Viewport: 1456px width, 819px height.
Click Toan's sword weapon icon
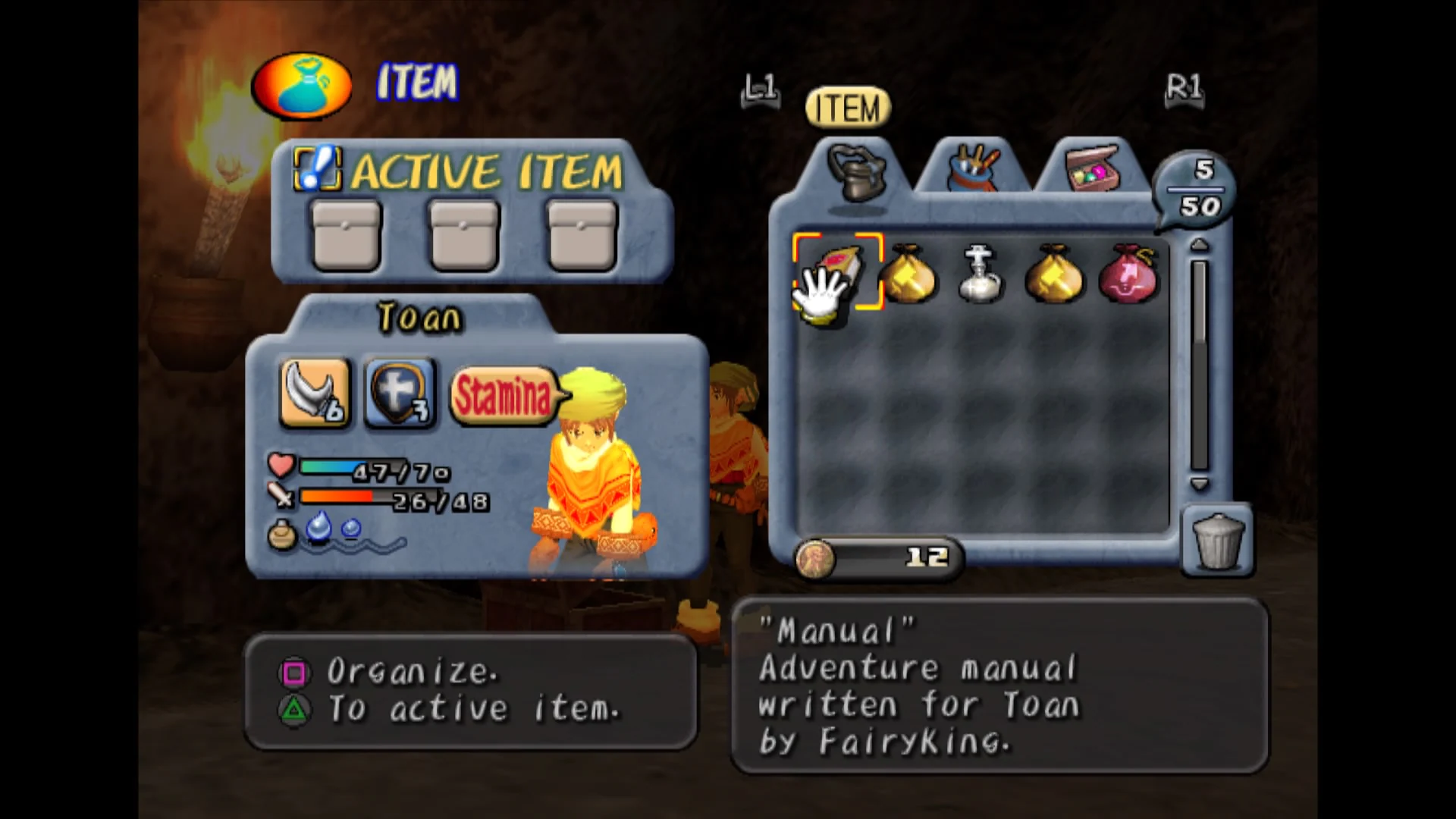click(x=313, y=393)
